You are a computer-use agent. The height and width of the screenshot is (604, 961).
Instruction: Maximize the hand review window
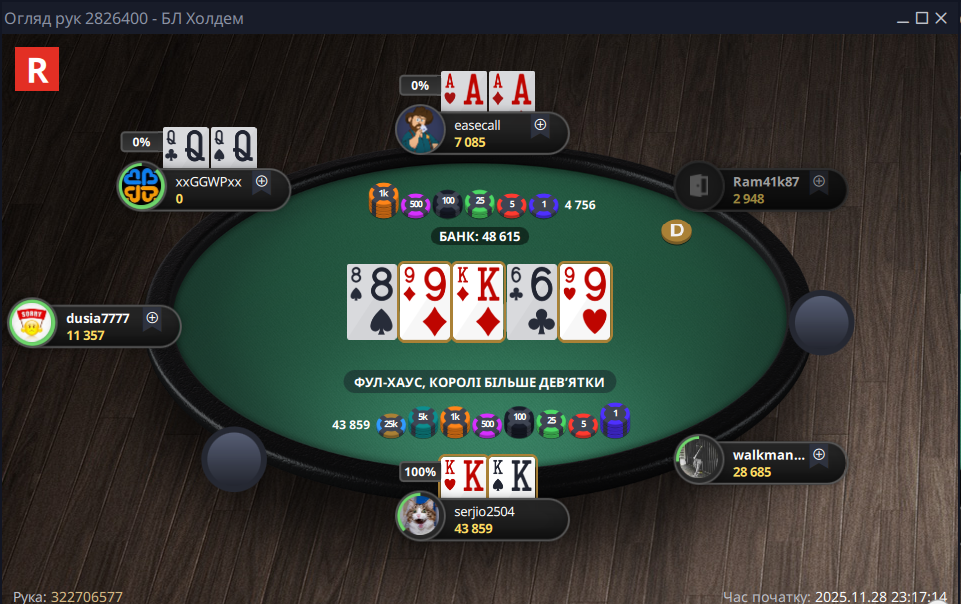click(x=922, y=18)
